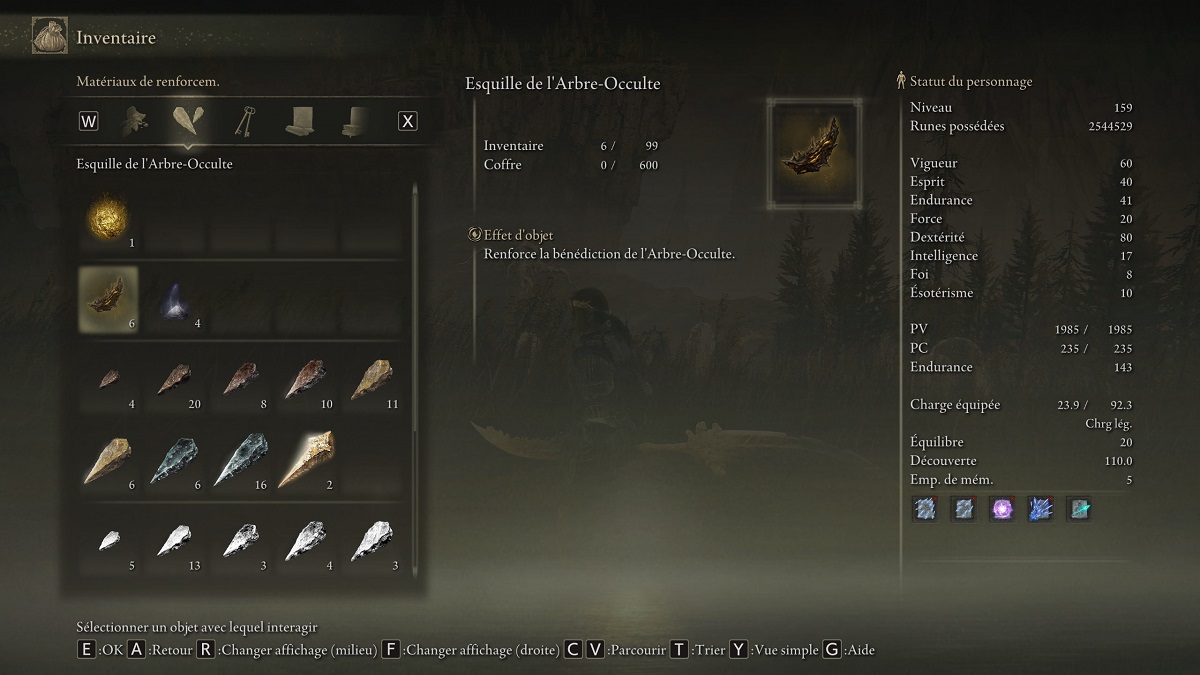Select the white somber stone stack of 13
This screenshot has height=675, width=1200.
pyautogui.click(x=174, y=542)
